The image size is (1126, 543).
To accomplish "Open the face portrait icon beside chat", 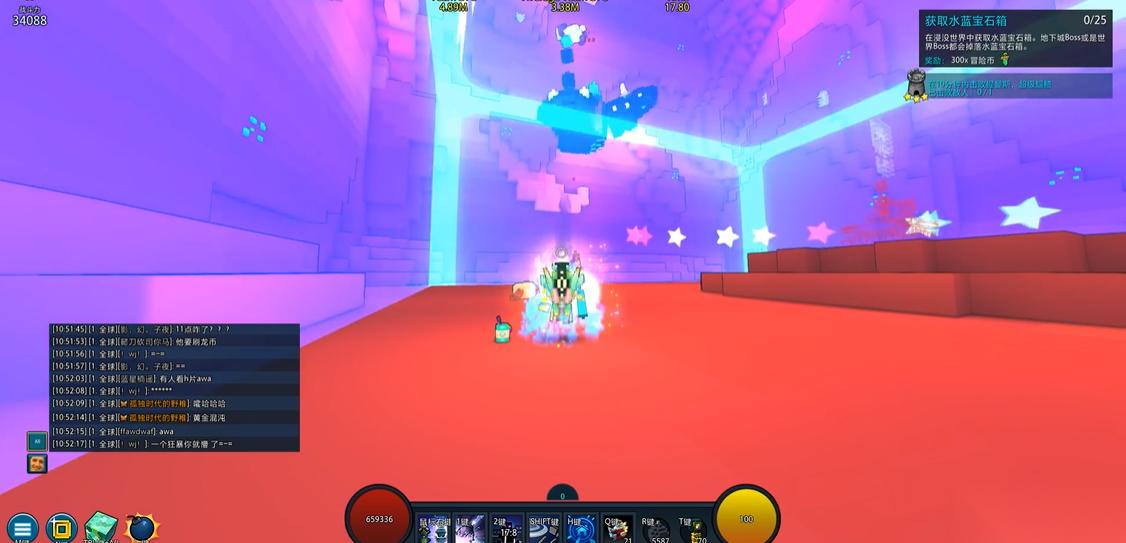I will click(37, 463).
